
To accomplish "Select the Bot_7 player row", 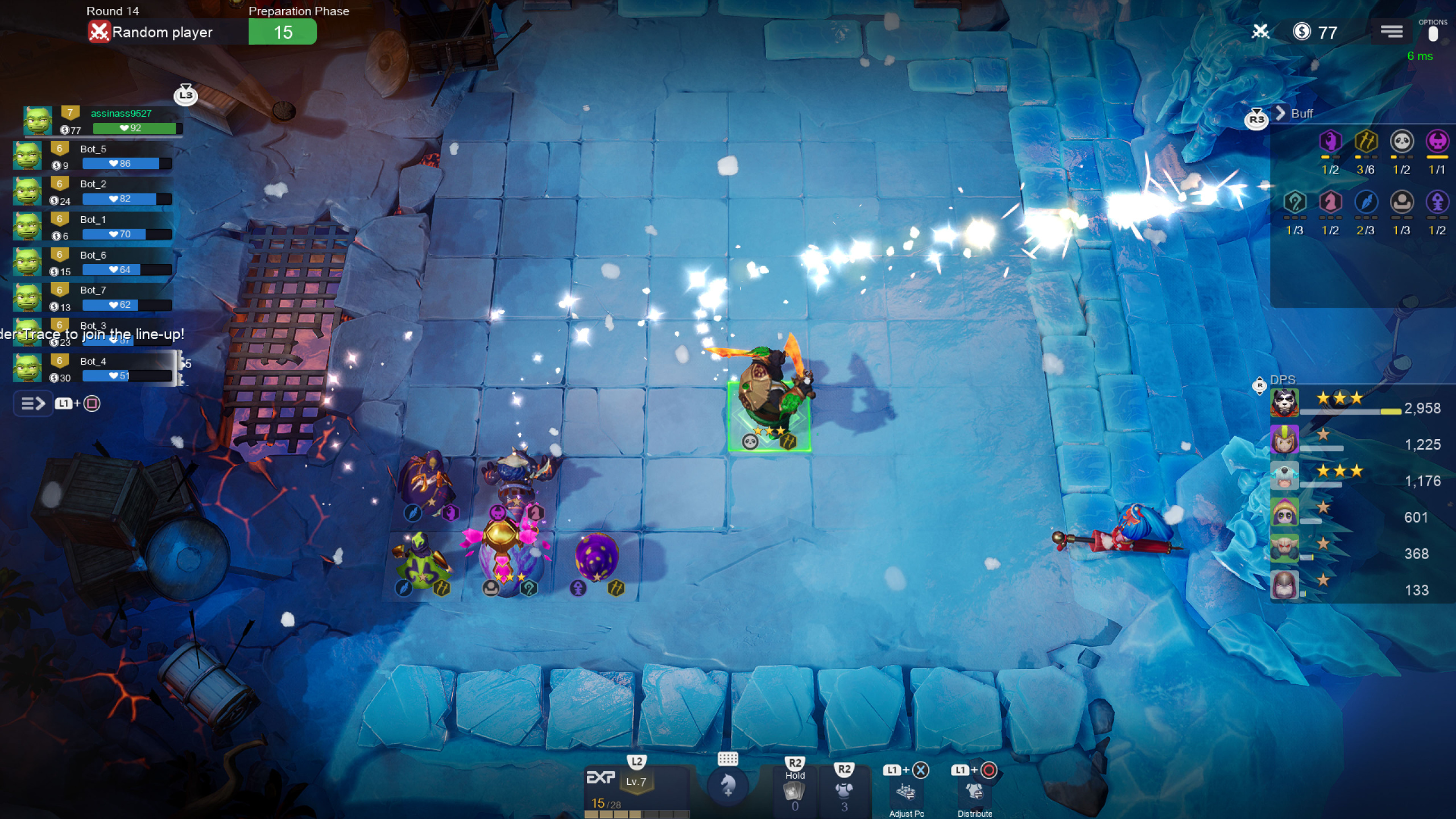I will (94, 297).
